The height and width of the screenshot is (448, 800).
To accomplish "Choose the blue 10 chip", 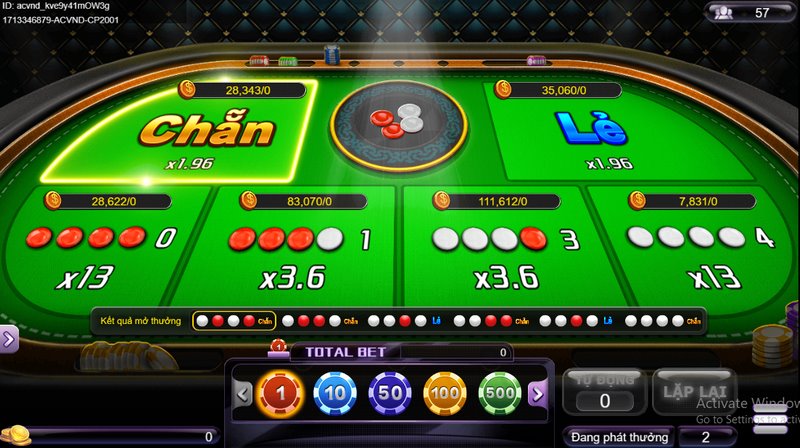I will [335, 393].
